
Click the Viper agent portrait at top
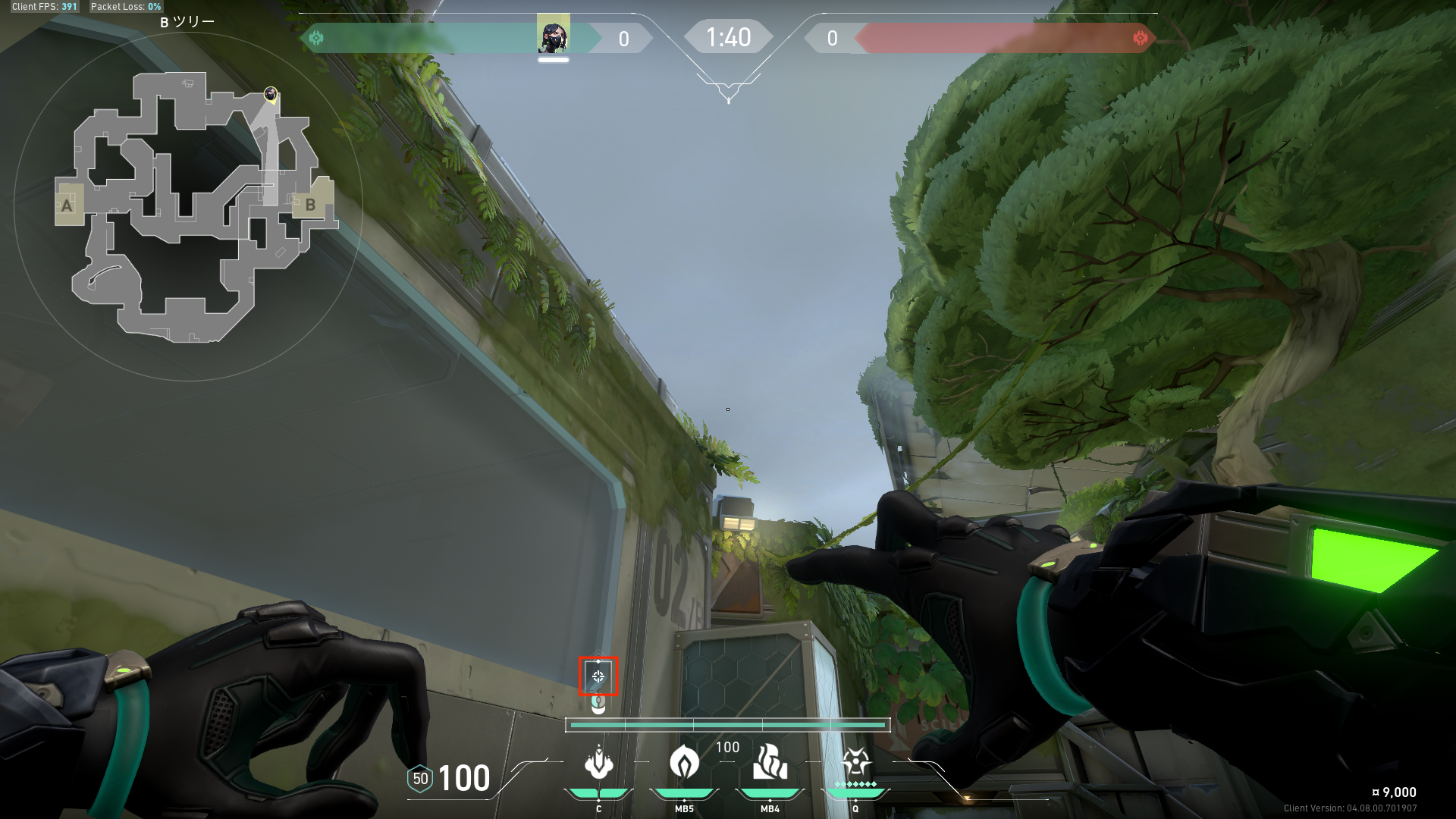coord(553,36)
